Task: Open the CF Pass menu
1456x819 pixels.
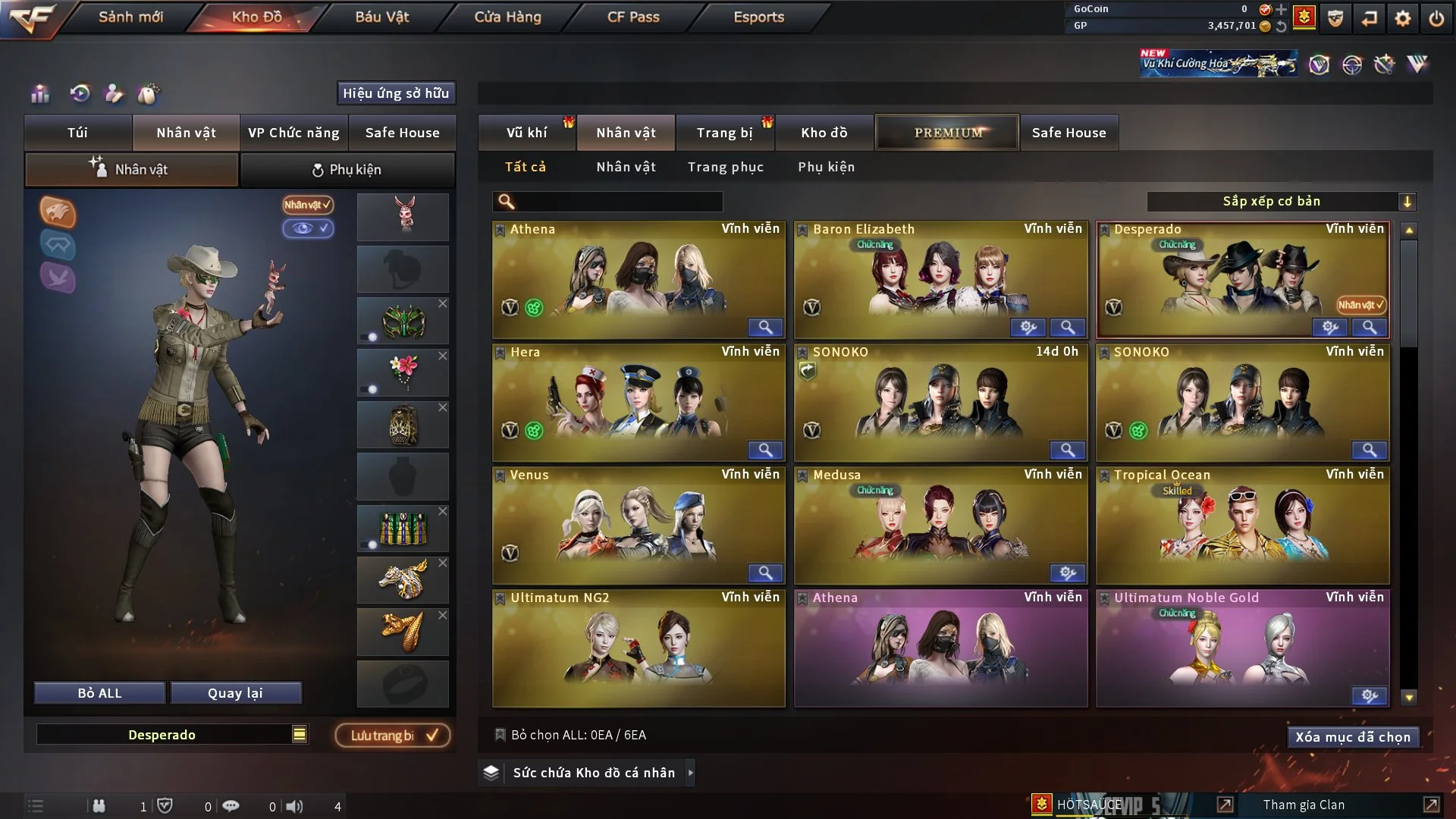Action: pos(633,17)
